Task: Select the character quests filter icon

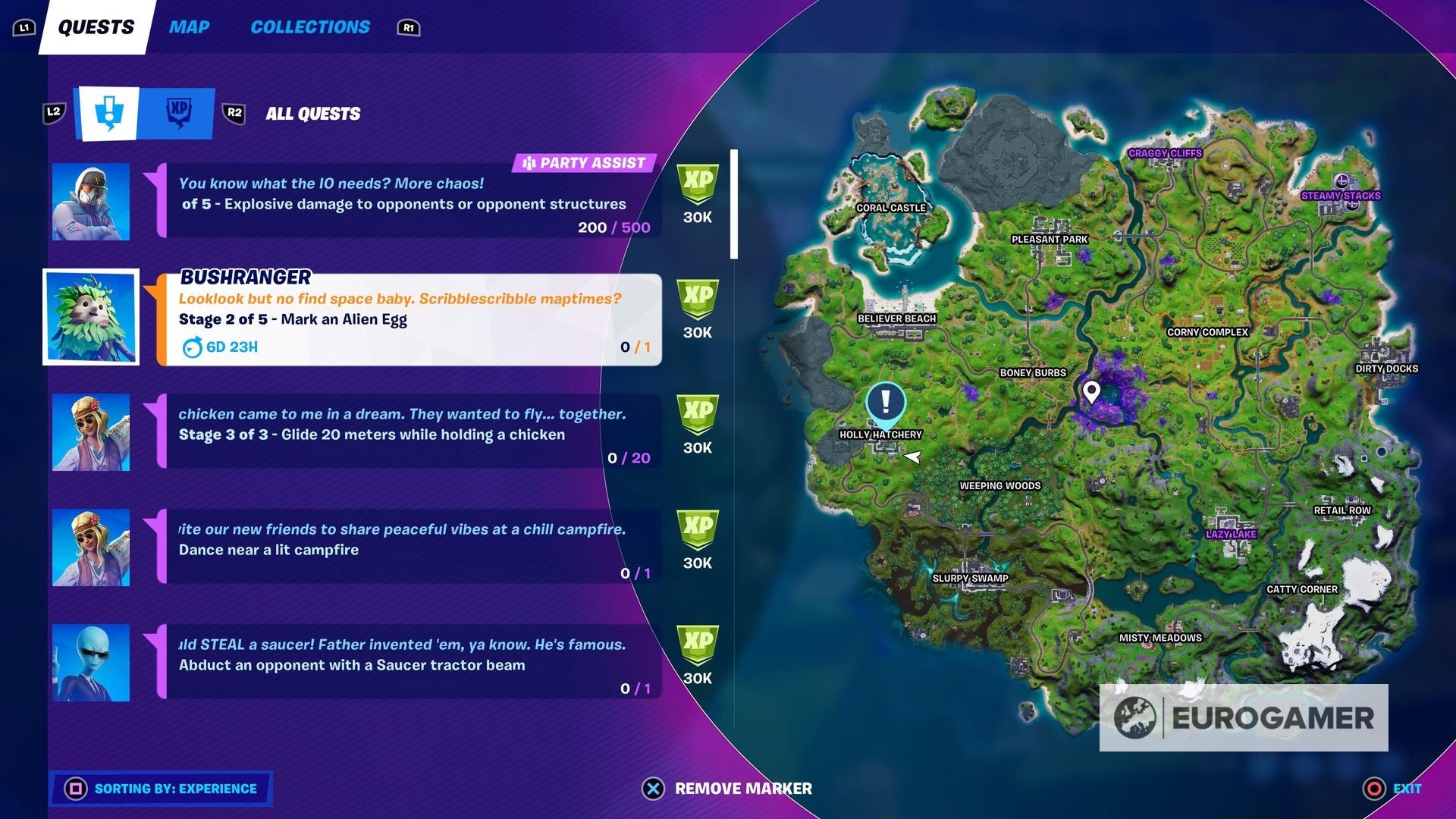Action: (x=109, y=113)
